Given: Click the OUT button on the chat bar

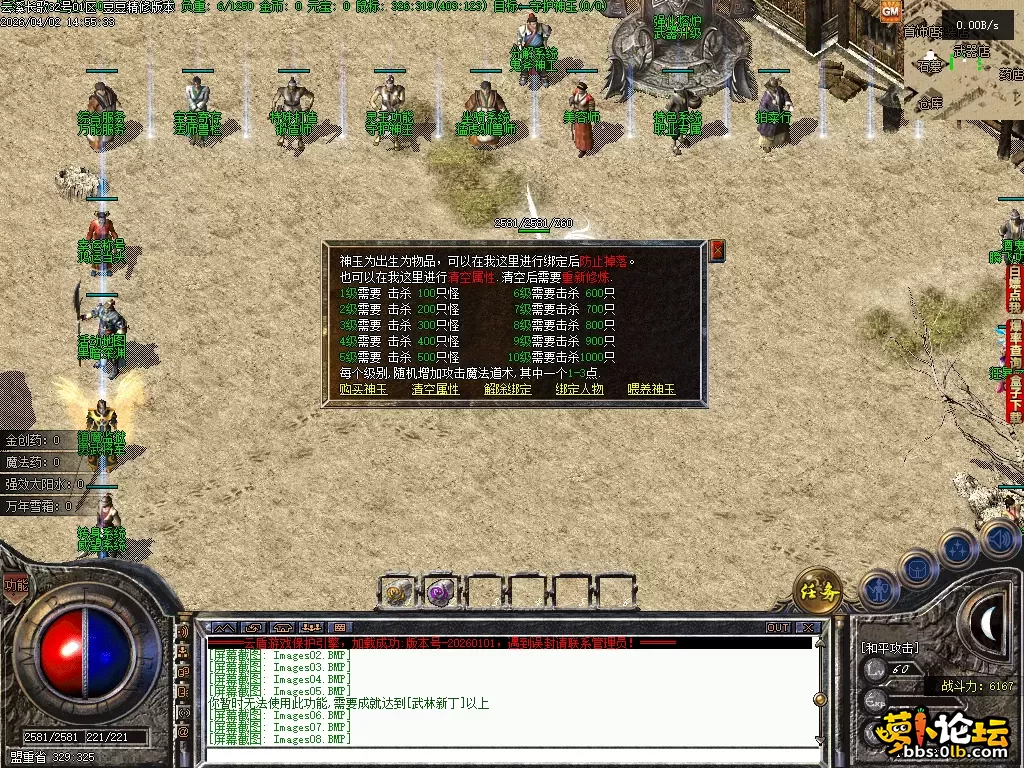Looking at the screenshot, I should pos(778,628).
